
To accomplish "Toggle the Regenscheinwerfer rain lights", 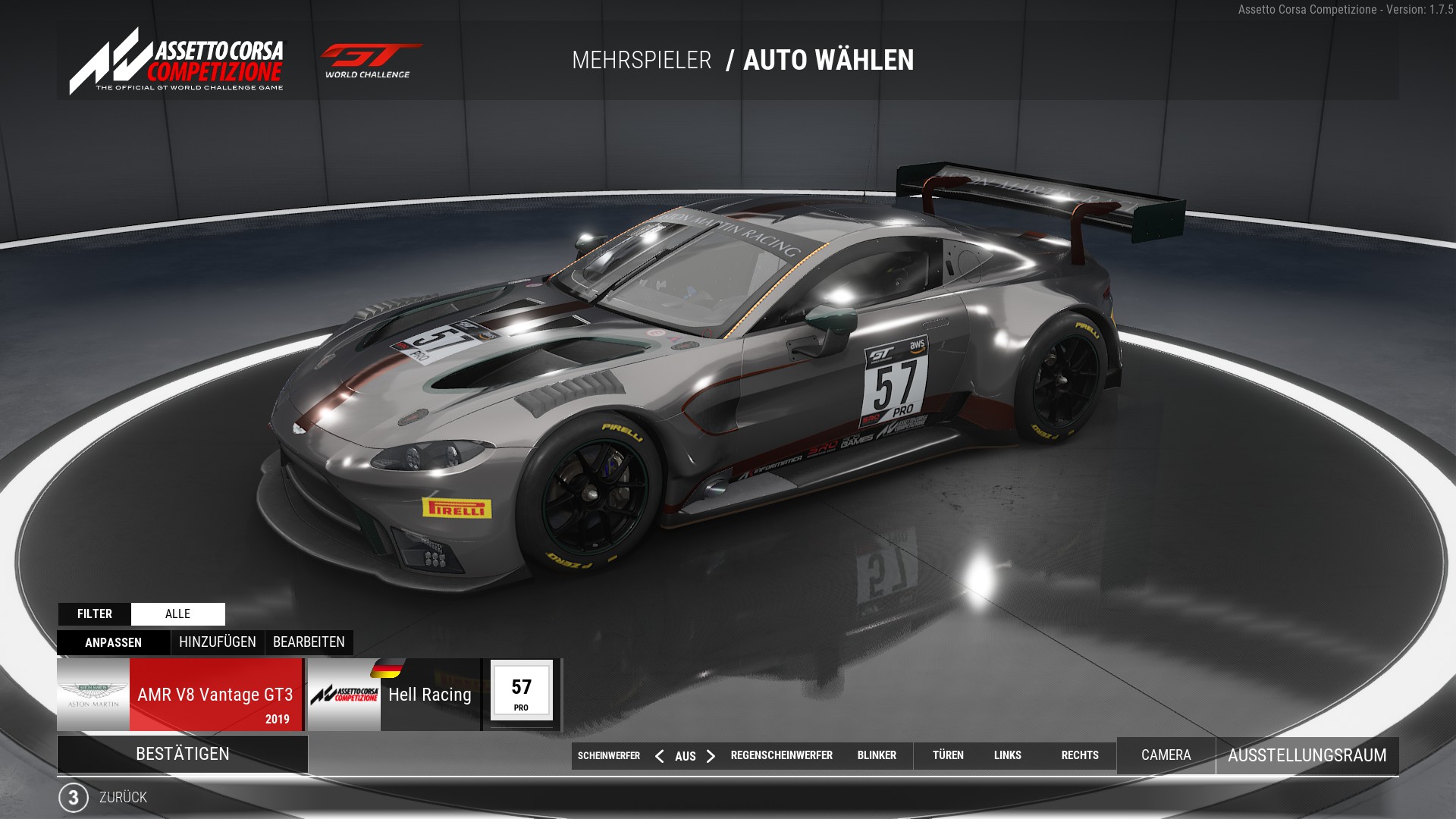I will (x=781, y=755).
